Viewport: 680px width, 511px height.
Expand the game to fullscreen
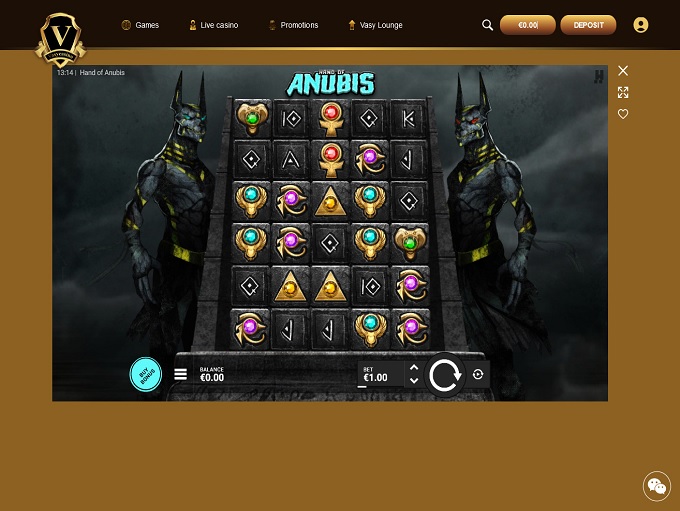tap(623, 92)
